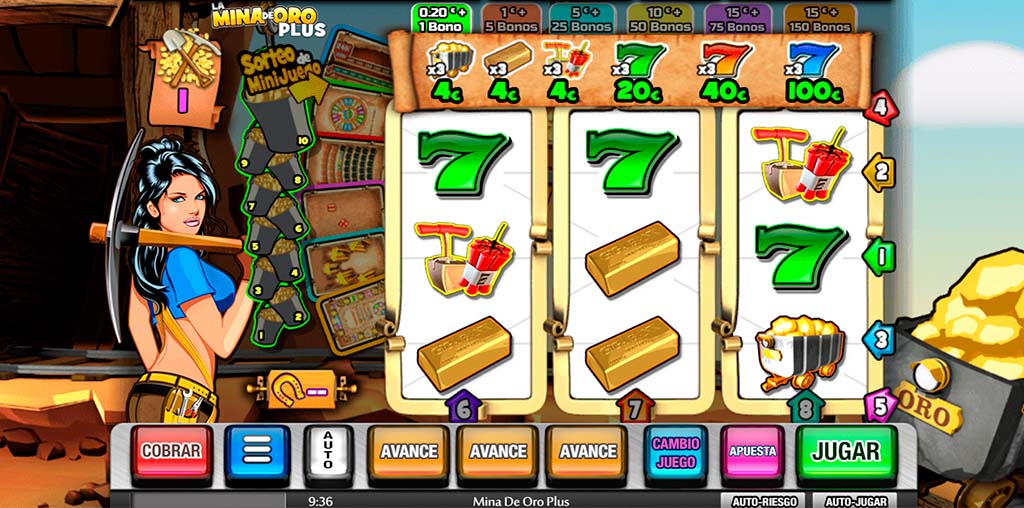
Task: Pick the 10€ + 50 Bonos tab
Action: pyautogui.click(x=660, y=19)
